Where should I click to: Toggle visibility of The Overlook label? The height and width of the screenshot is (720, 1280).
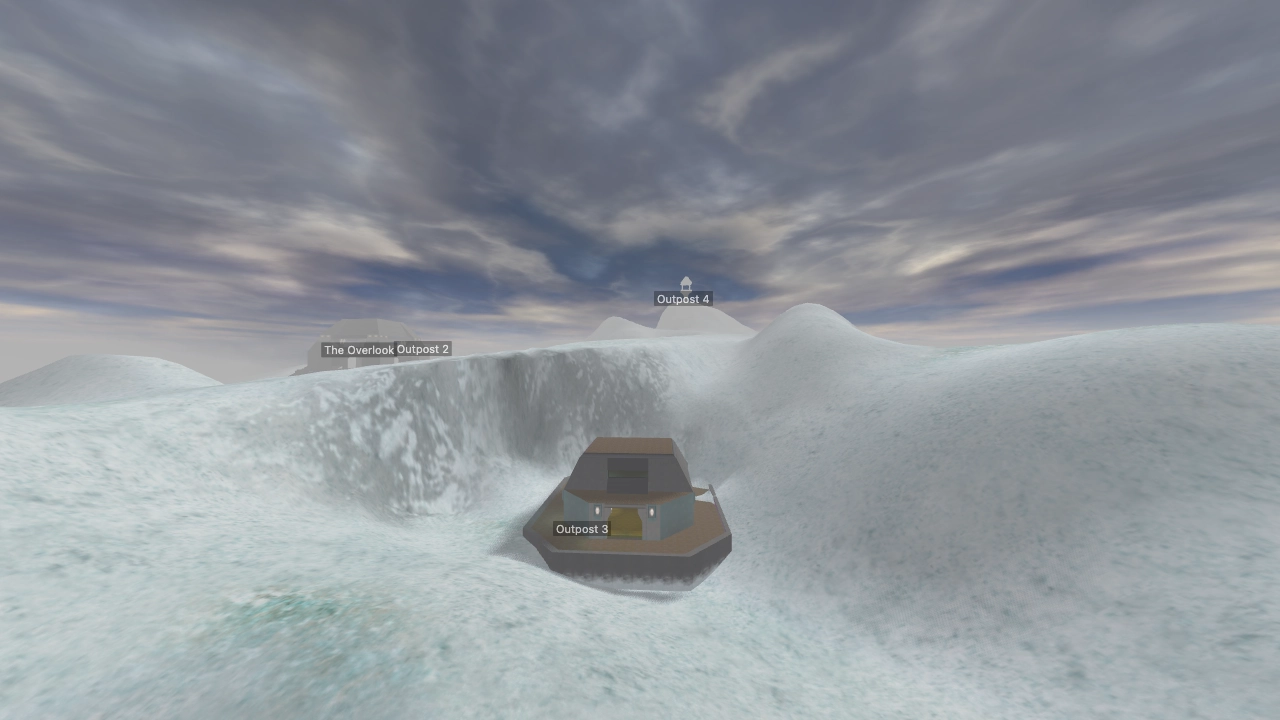point(358,349)
